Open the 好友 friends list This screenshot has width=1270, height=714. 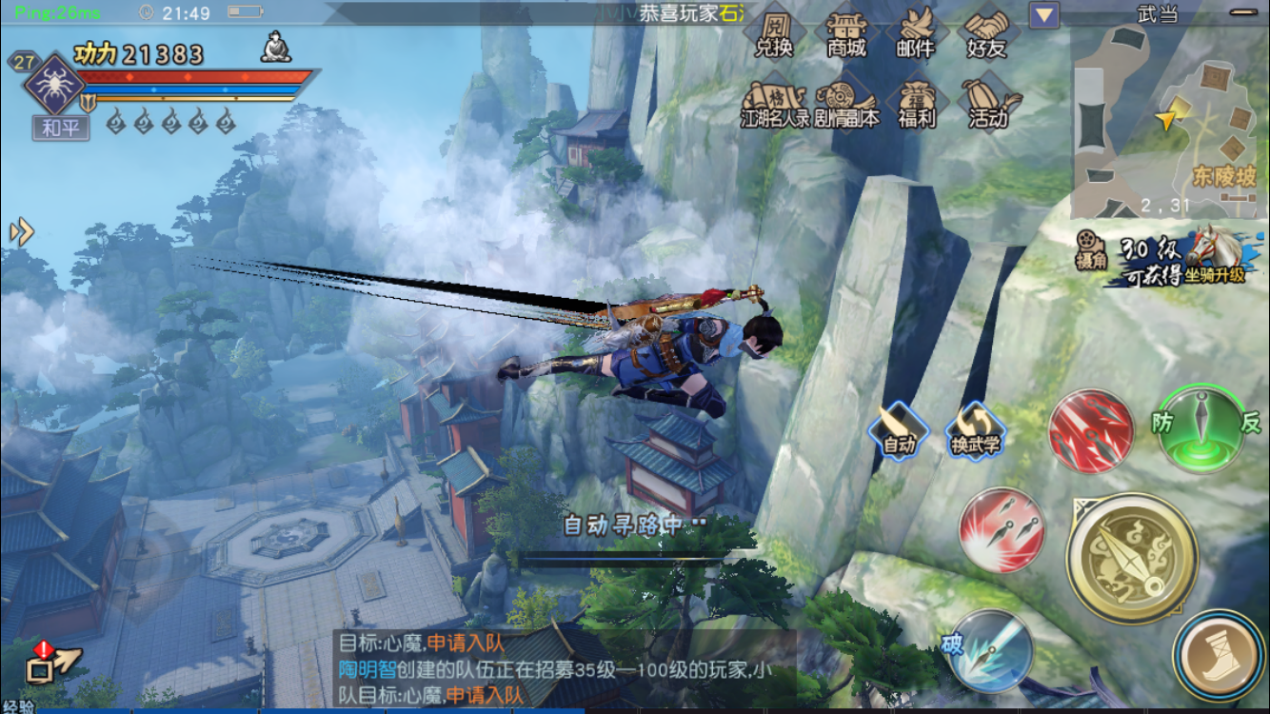pos(987,34)
